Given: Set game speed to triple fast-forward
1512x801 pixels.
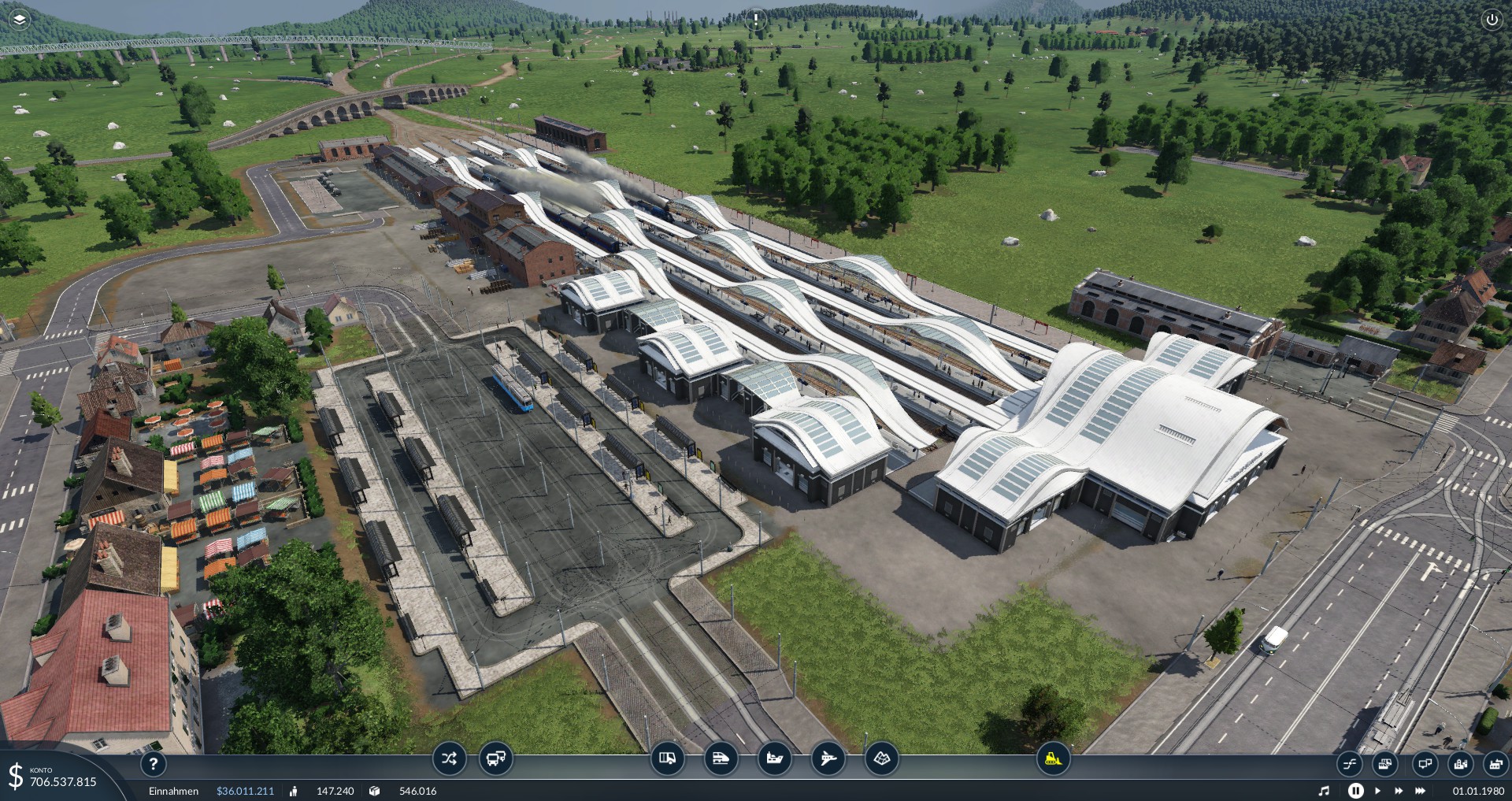Looking at the screenshot, I should click(x=1421, y=791).
